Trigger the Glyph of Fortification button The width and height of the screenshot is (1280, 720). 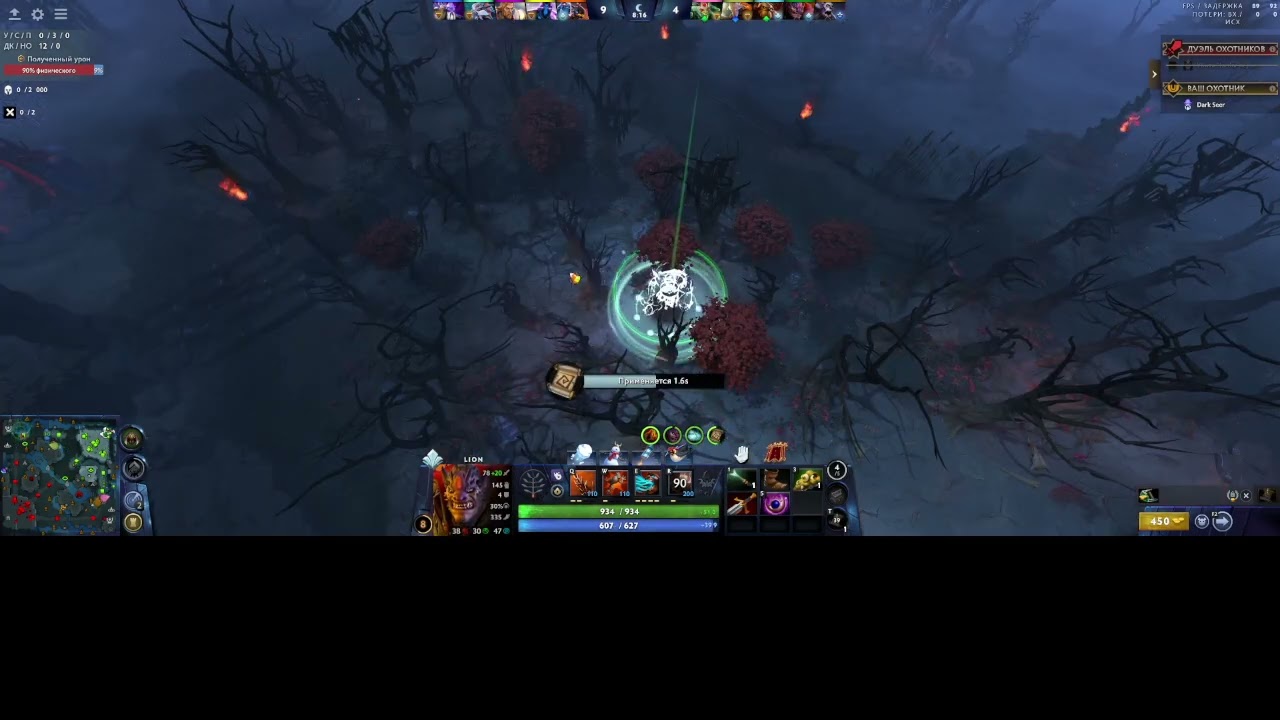(133, 521)
